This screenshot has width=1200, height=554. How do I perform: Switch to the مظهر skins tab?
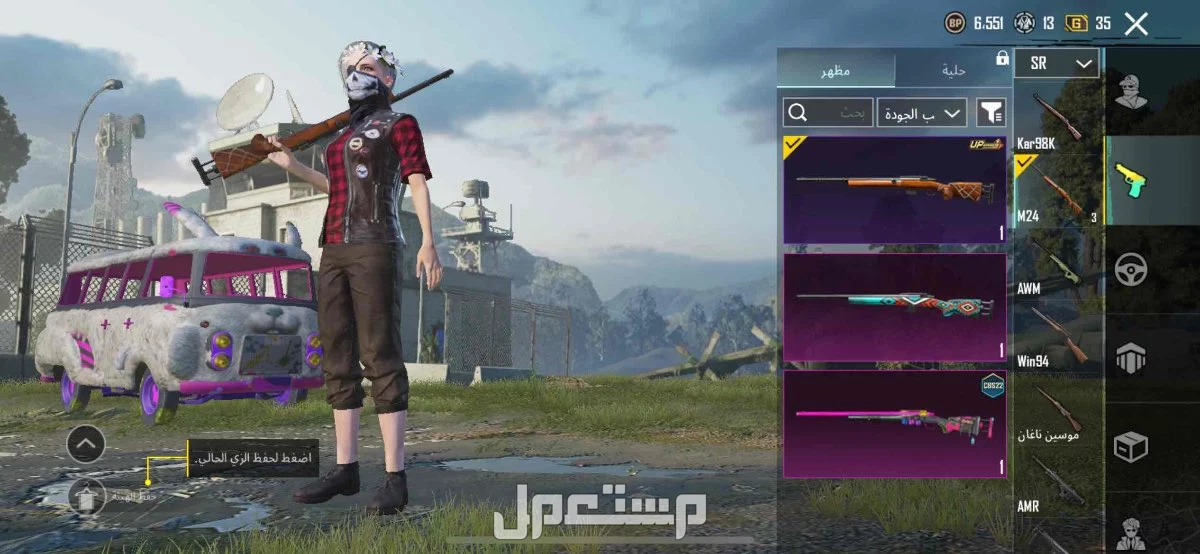tap(835, 71)
